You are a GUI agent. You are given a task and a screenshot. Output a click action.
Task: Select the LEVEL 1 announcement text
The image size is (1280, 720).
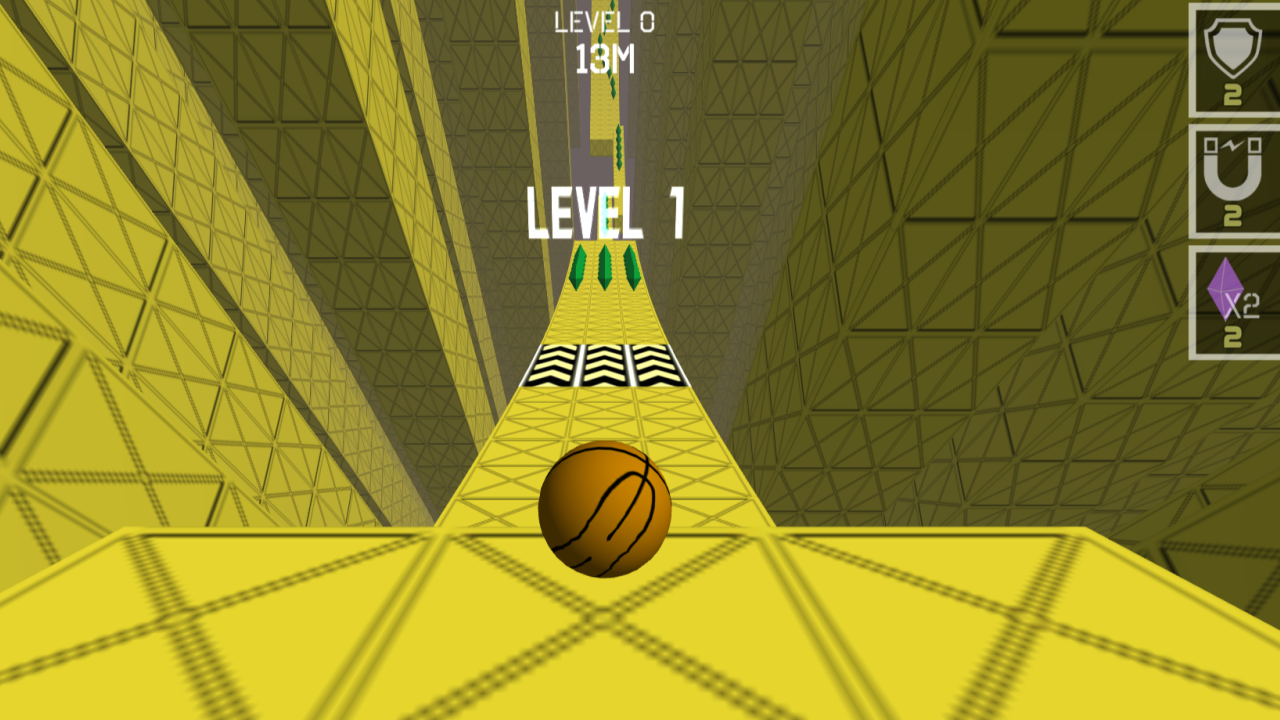click(x=604, y=210)
